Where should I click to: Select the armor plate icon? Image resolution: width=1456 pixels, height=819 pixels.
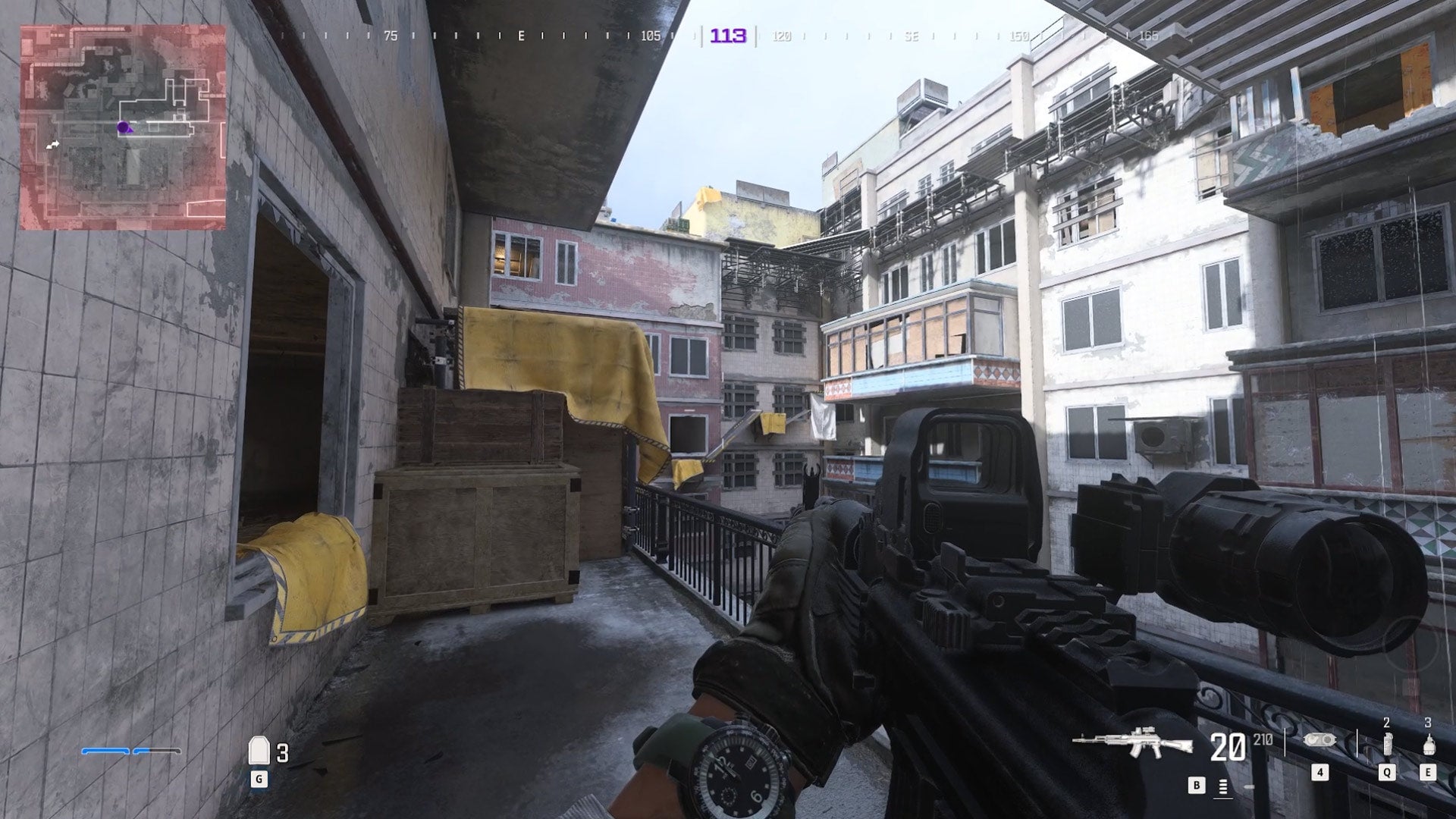click(x=261, y=750)
